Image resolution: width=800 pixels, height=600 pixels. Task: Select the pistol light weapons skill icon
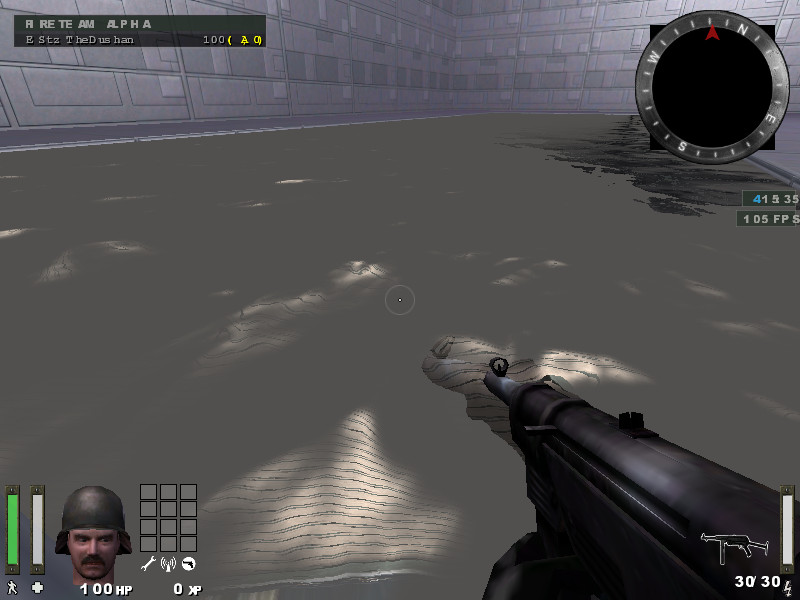coord(188,564)
